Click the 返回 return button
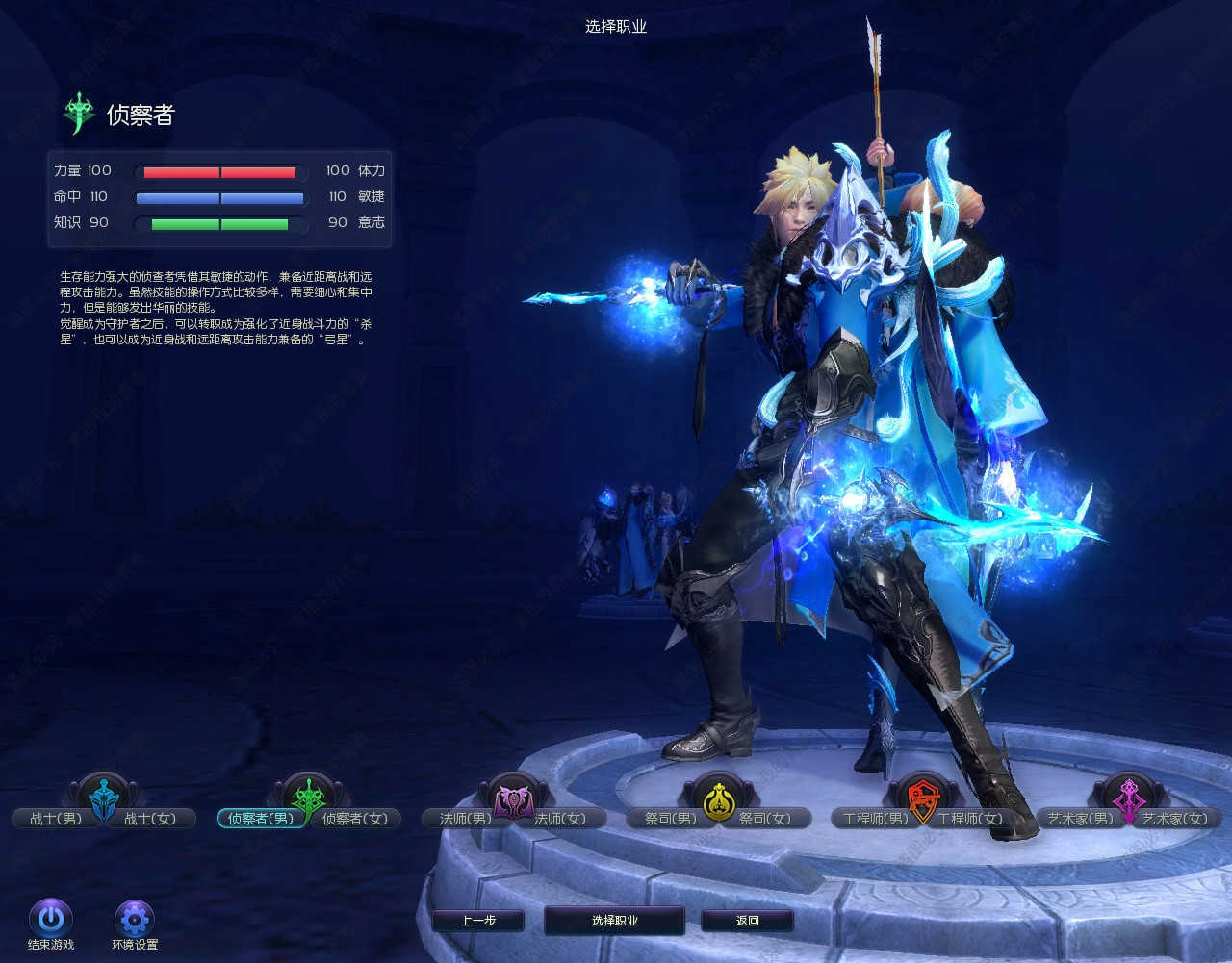This screenshot has height=963, width=1232. pos(748,921)
